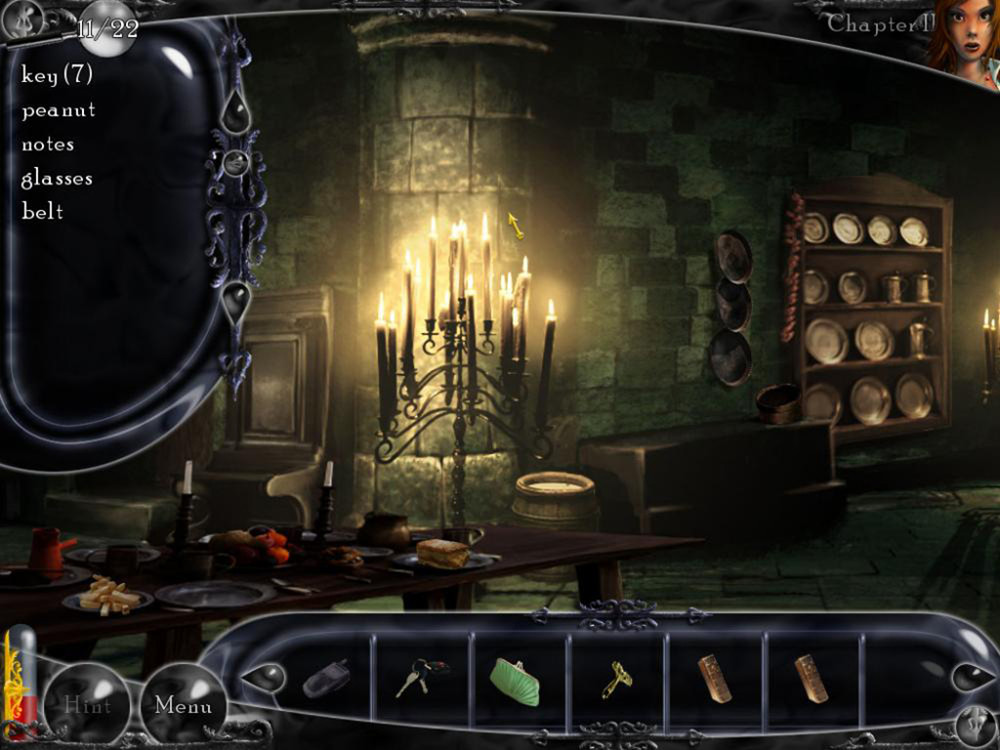Select the small golden pin inventory item
Image resolution: width=1000 pixels, height=750 pixels.
[x=617, y=680]
